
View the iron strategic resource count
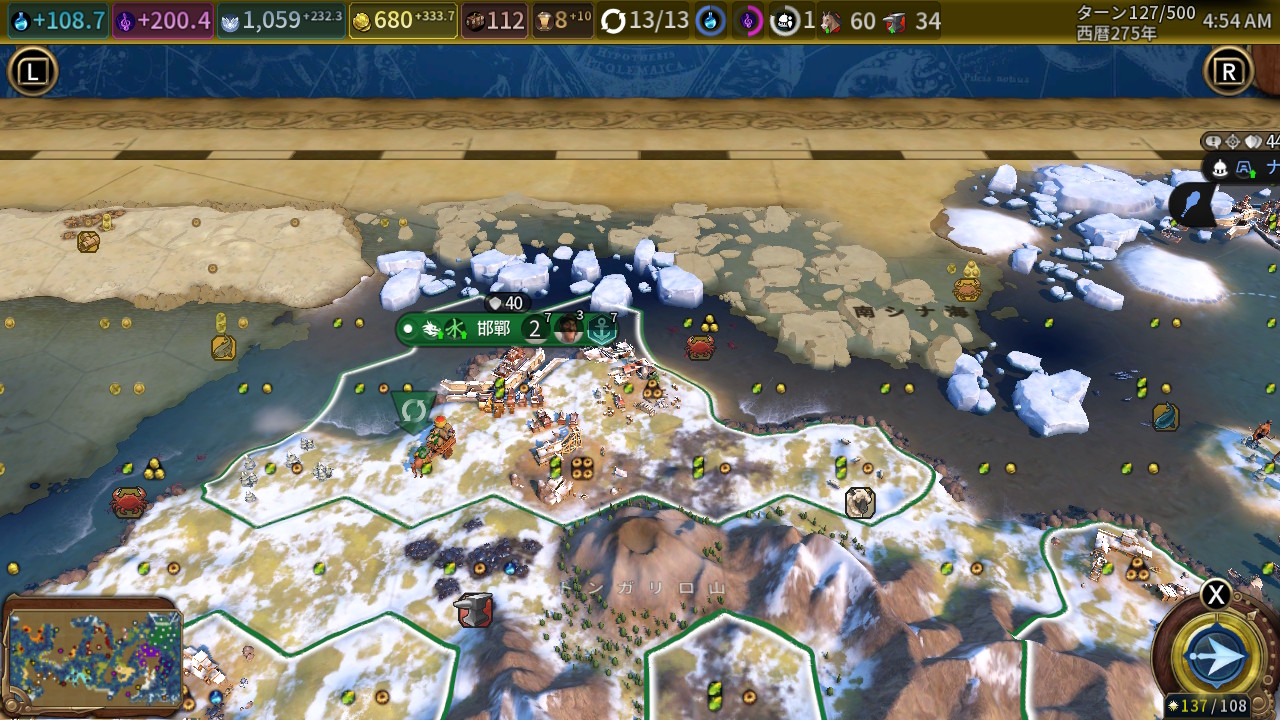point(914,20)
